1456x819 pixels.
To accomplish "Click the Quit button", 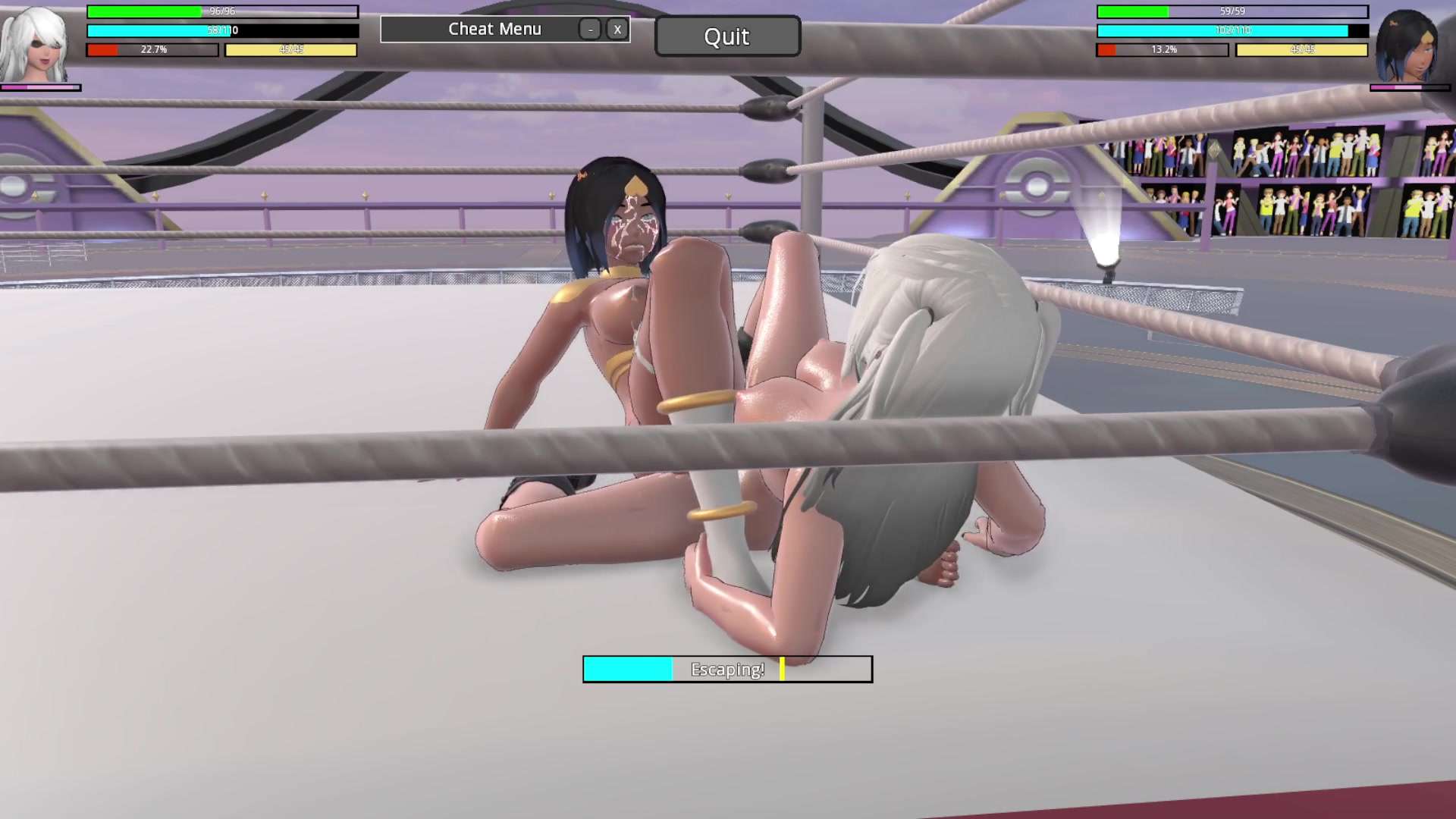I will coord(726,36).
